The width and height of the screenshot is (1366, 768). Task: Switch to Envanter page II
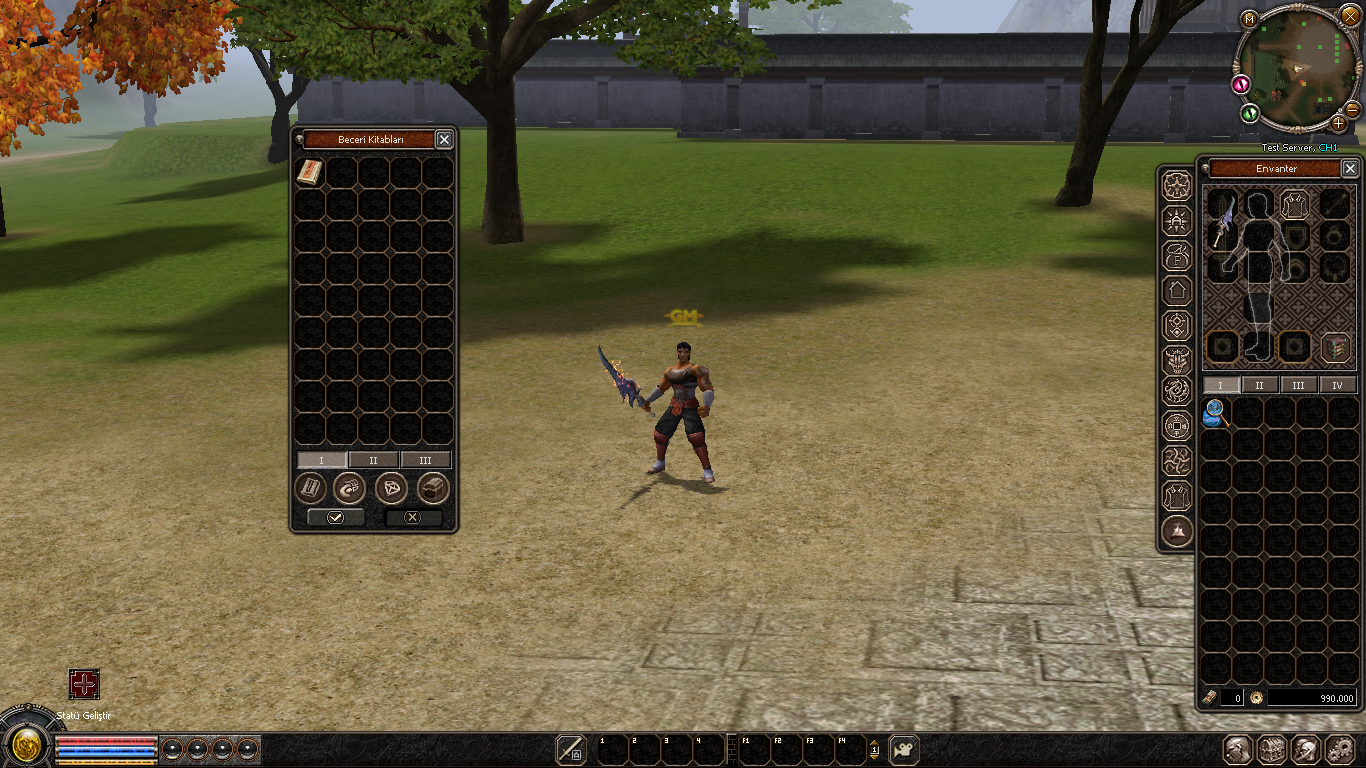1259,385
